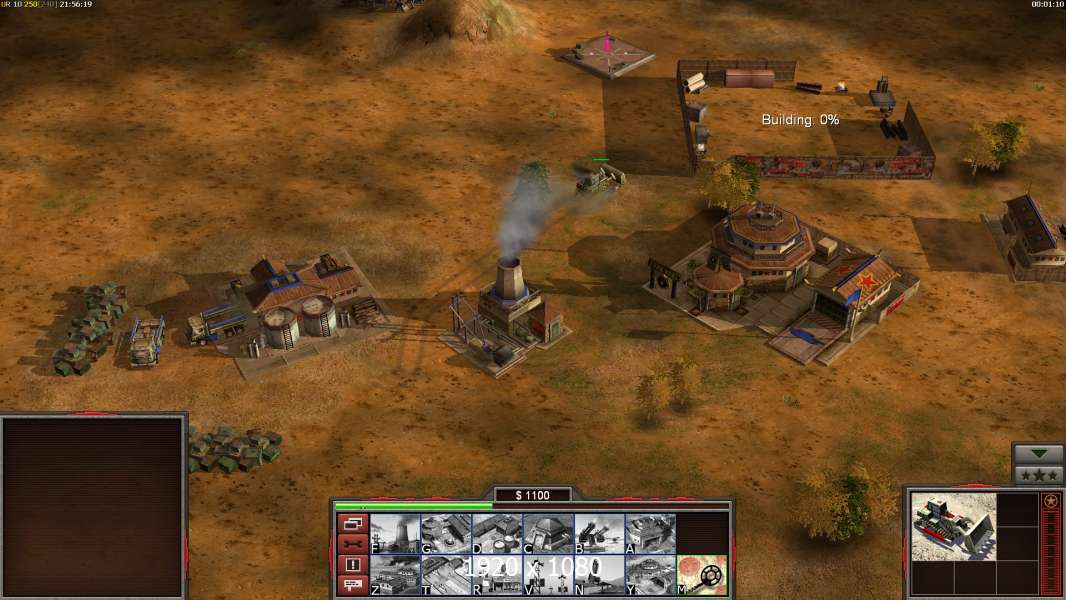Image resolution: width=1066 pixels, height=600 pixels.
Task: Choose the build icon with hotkey N
Action: click(599, 575)
